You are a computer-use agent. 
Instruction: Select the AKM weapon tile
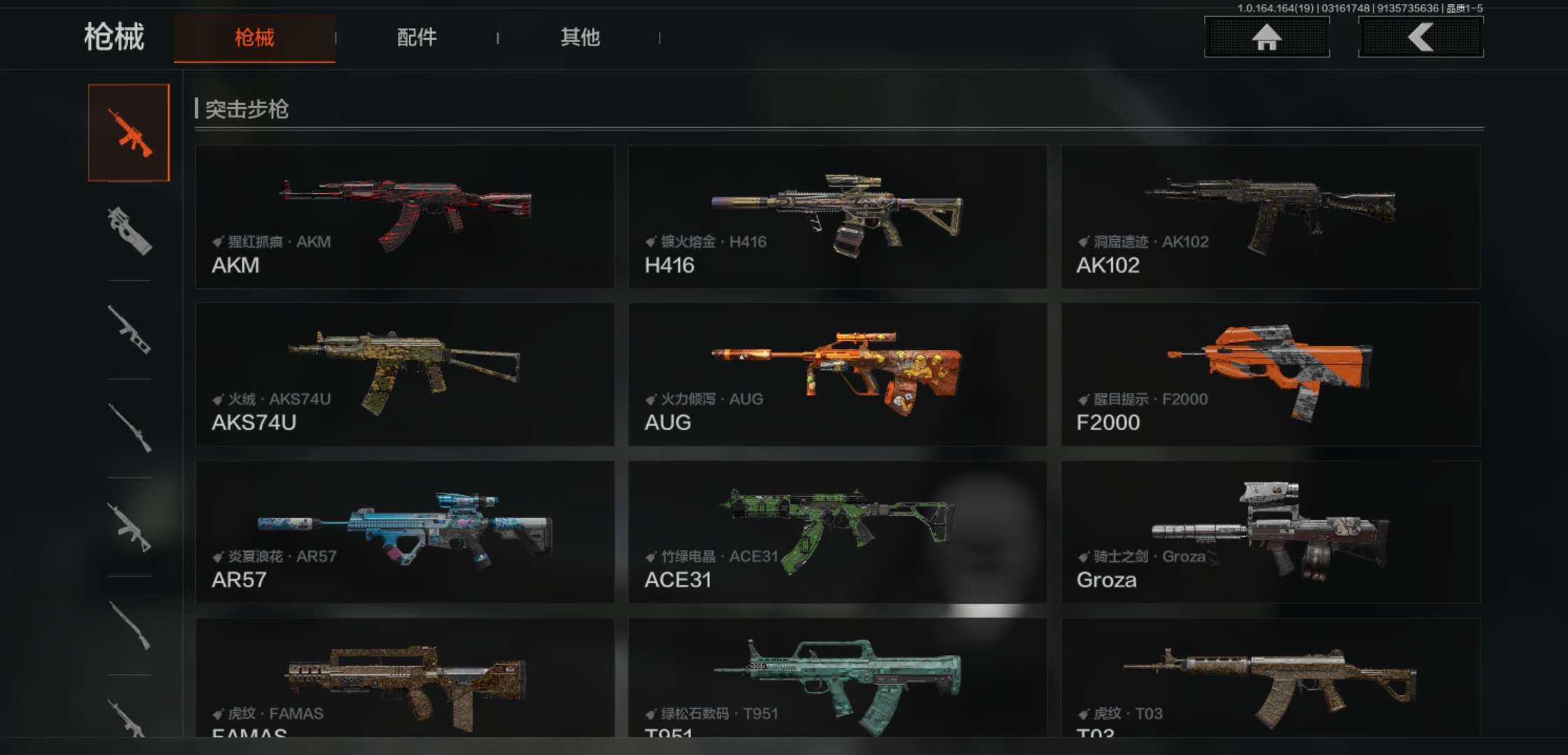405,217
